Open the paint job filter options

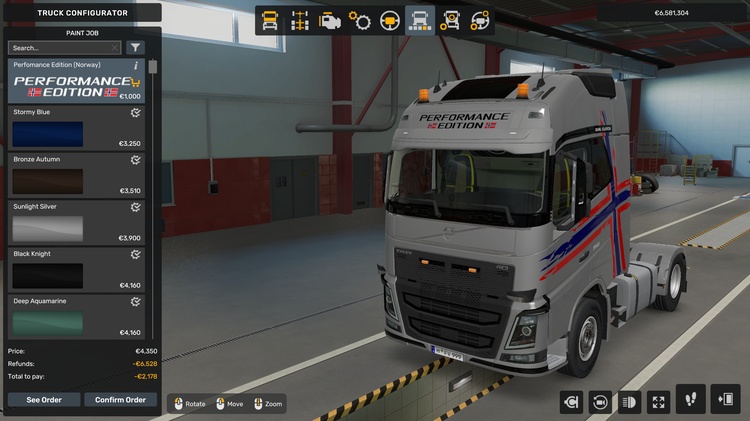click(x=136, y=47)
